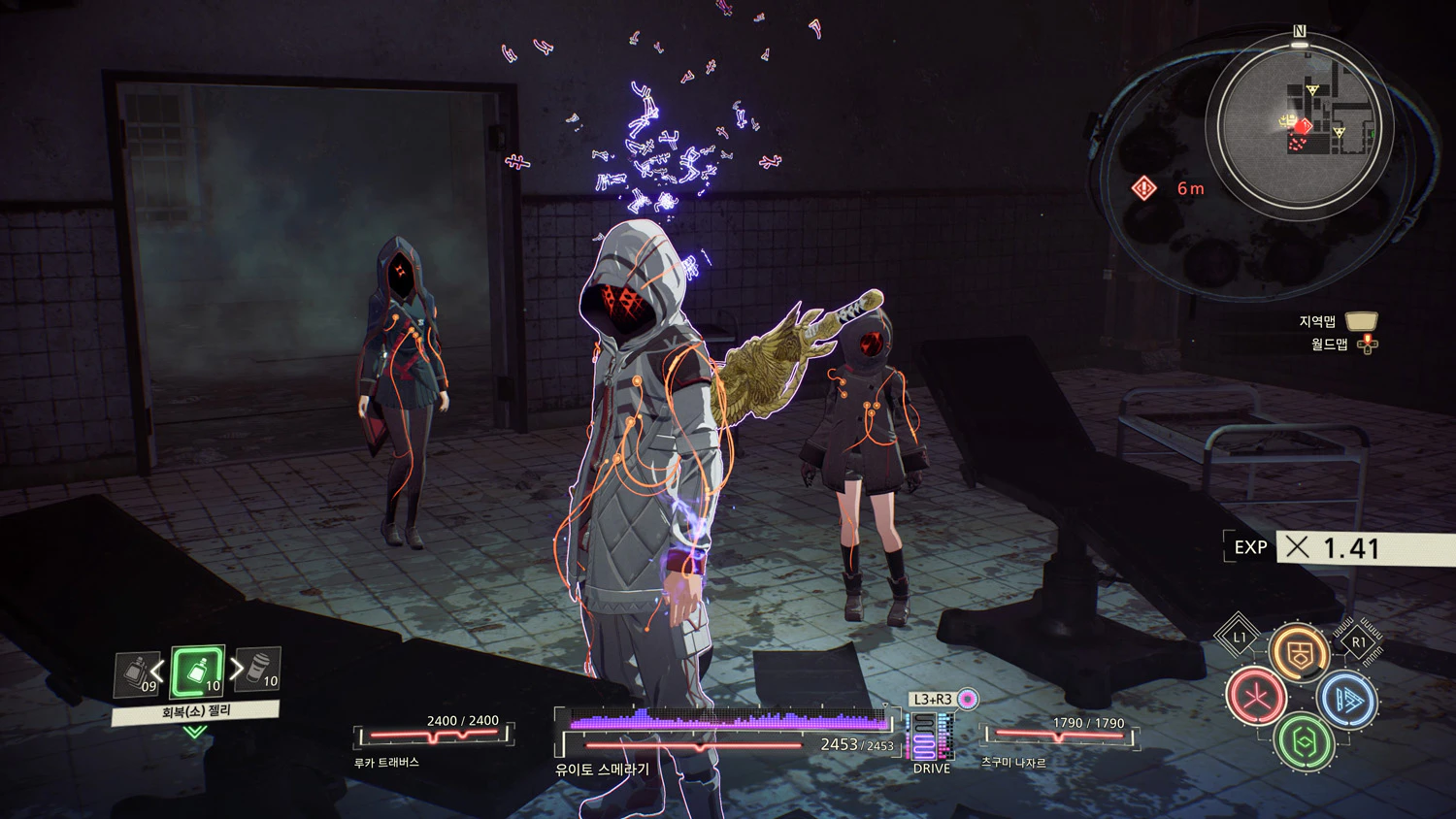The width and height of the screenshot is (1456, 819).
Task: Select the red objective marker on minimap
Action: [x=1304, y=125]
